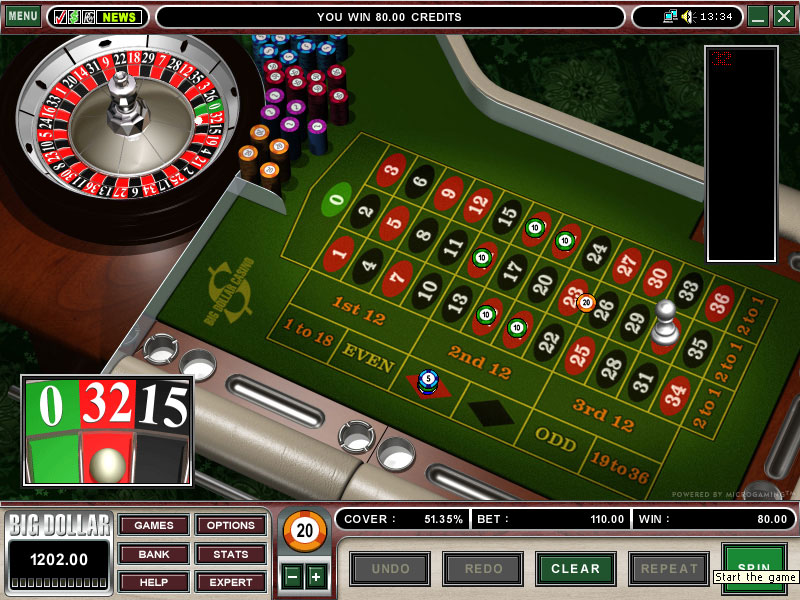The height and width of the screenshot is (600, 800).
Task: Place a chip on 1 to 18
Action: coord(309,332)
